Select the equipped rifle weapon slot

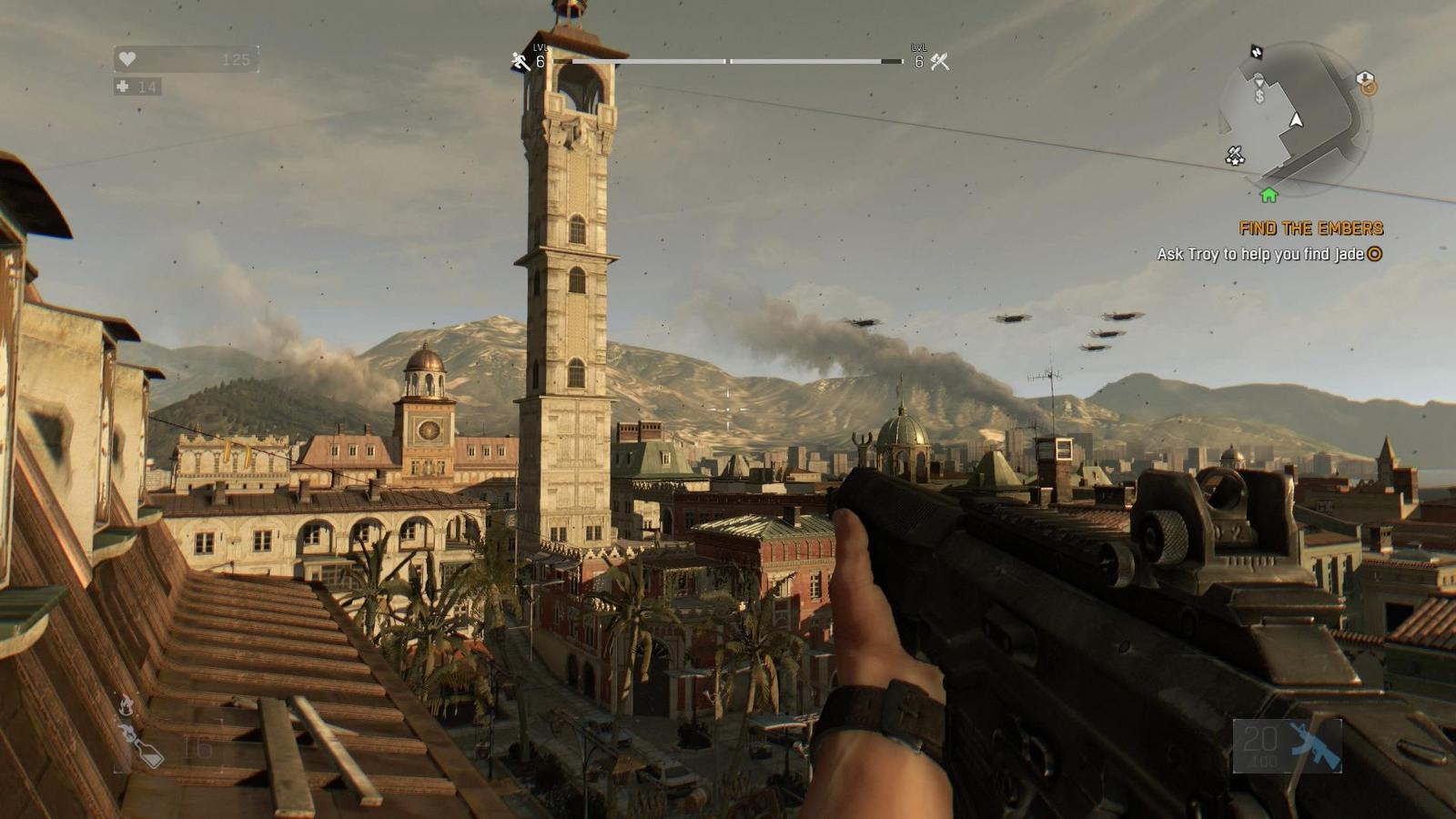pos(1287,746)
